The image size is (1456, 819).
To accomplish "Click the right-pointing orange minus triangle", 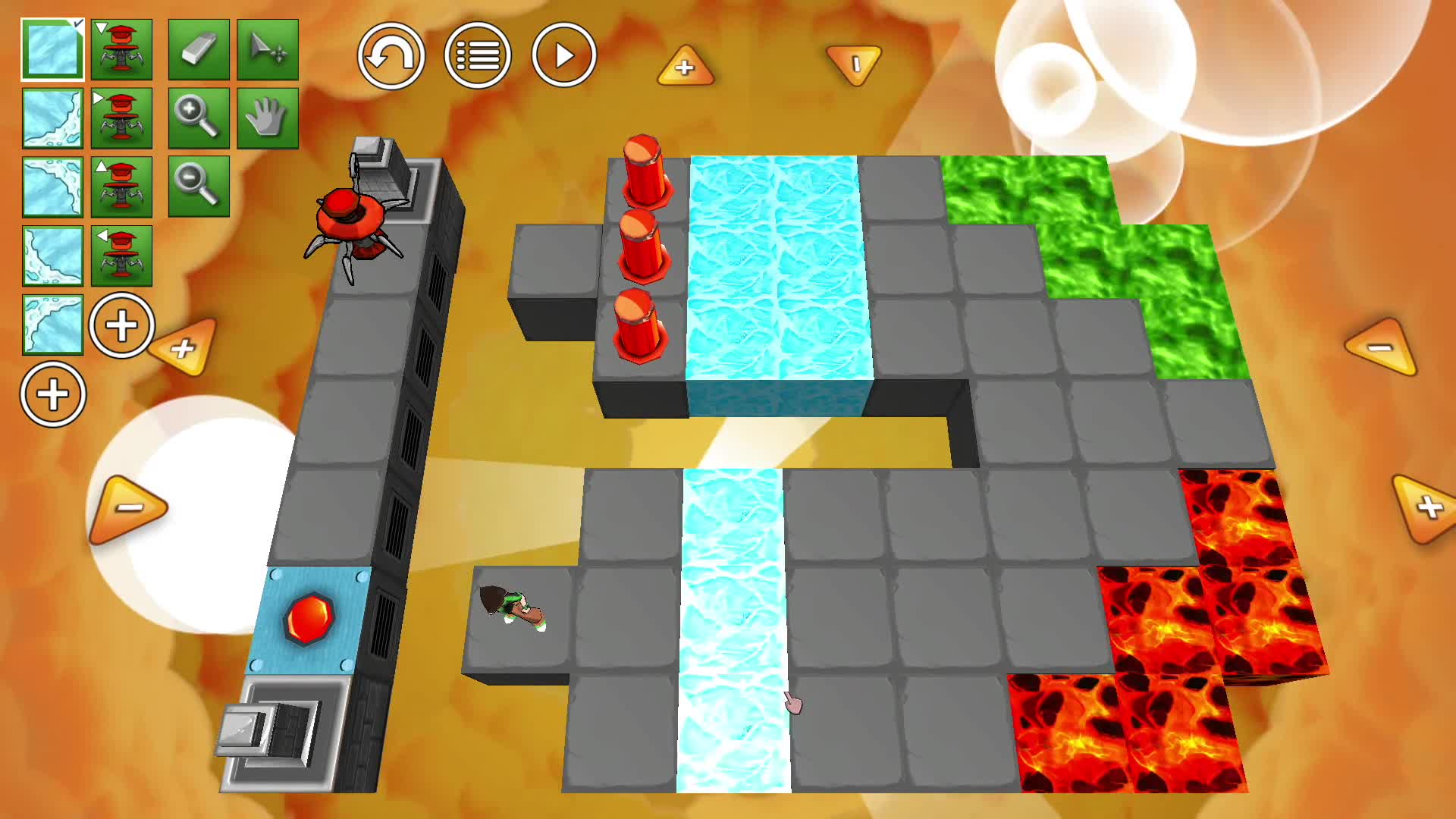I will [128, 507].
